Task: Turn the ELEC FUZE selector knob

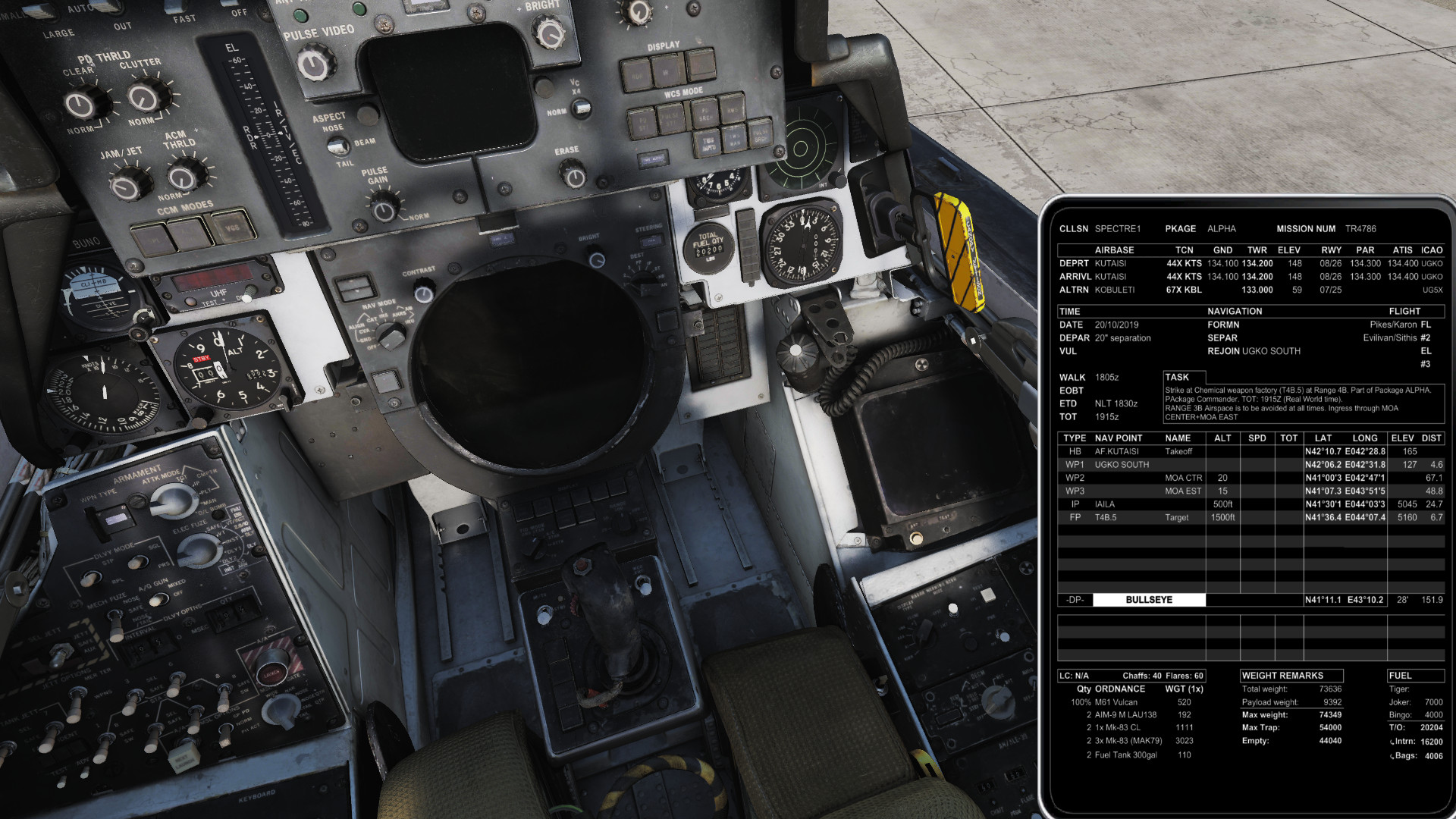Action: 199,550
